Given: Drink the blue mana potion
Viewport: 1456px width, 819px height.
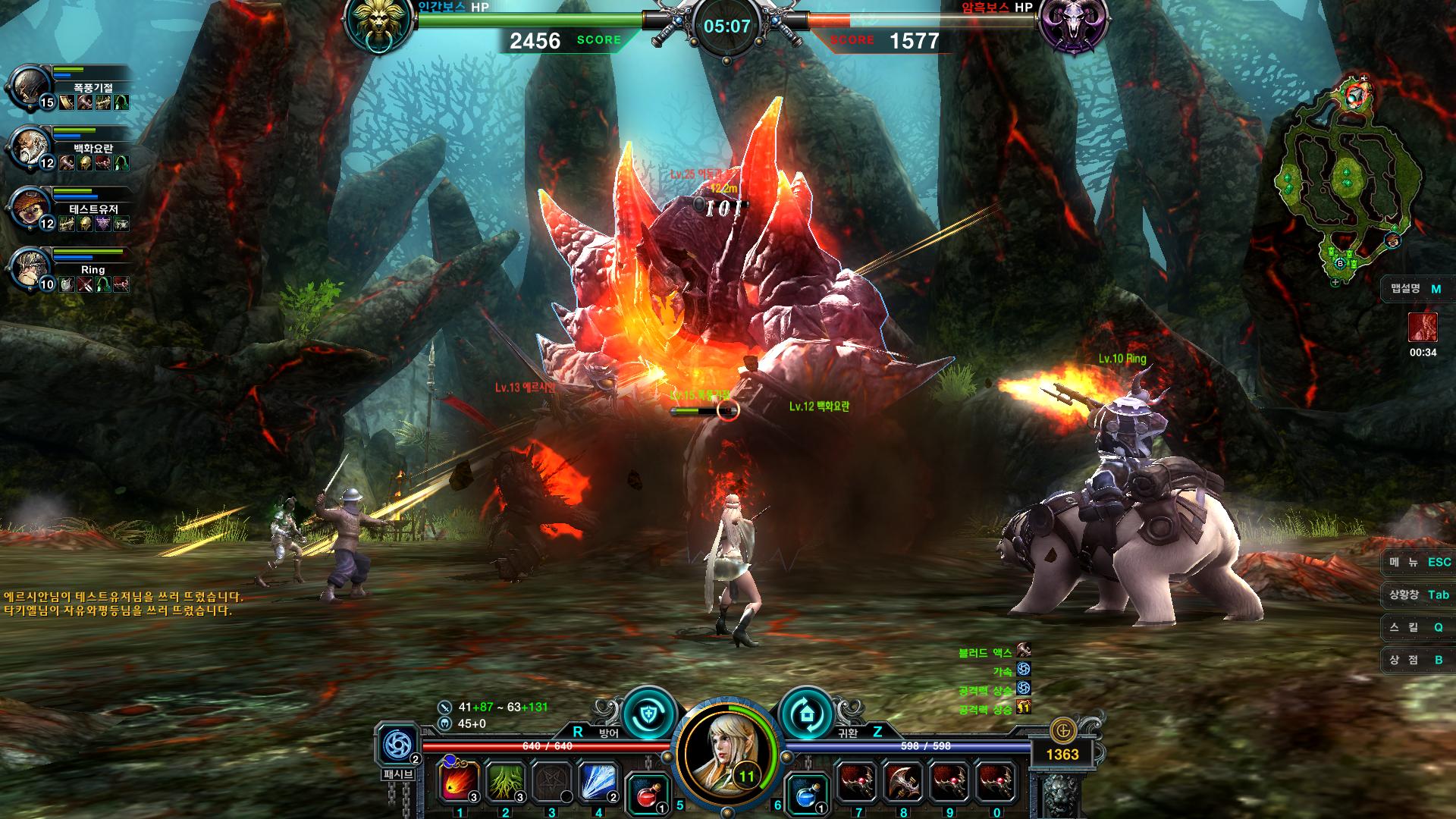Looking at the screenshot, I should (806, 795).
